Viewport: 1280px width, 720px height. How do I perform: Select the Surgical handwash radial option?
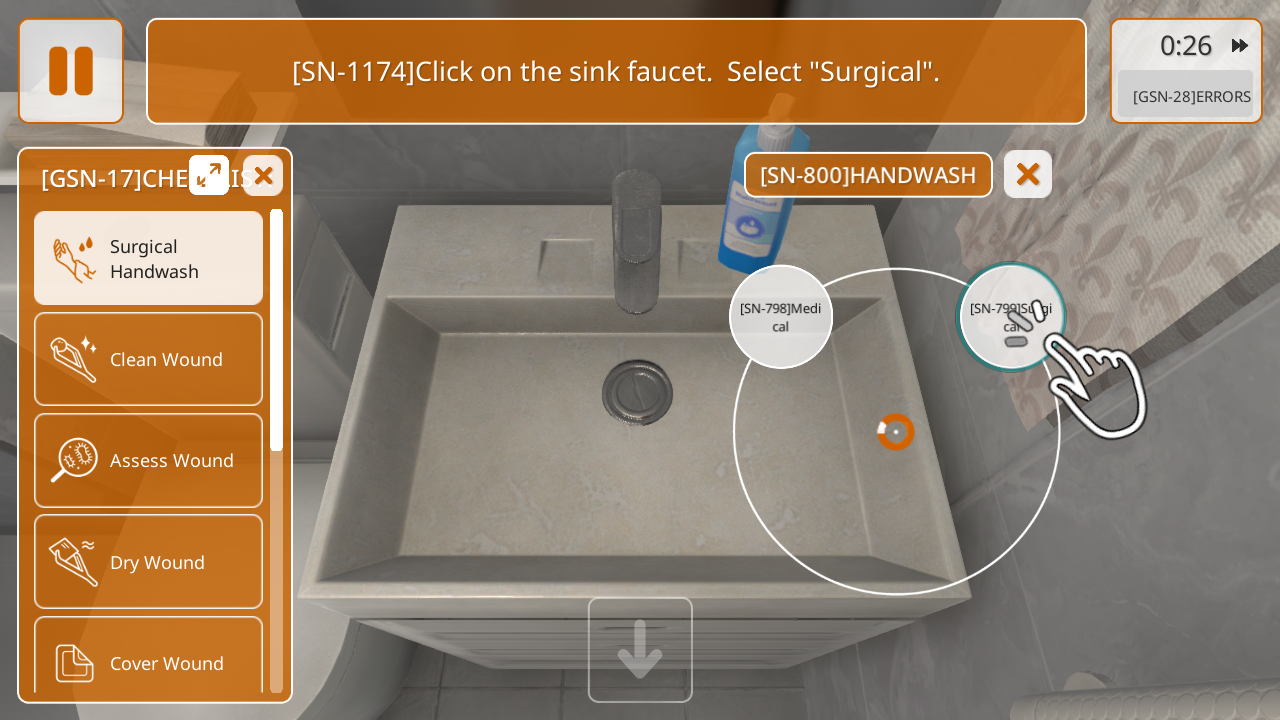[x=1010, y=317]
